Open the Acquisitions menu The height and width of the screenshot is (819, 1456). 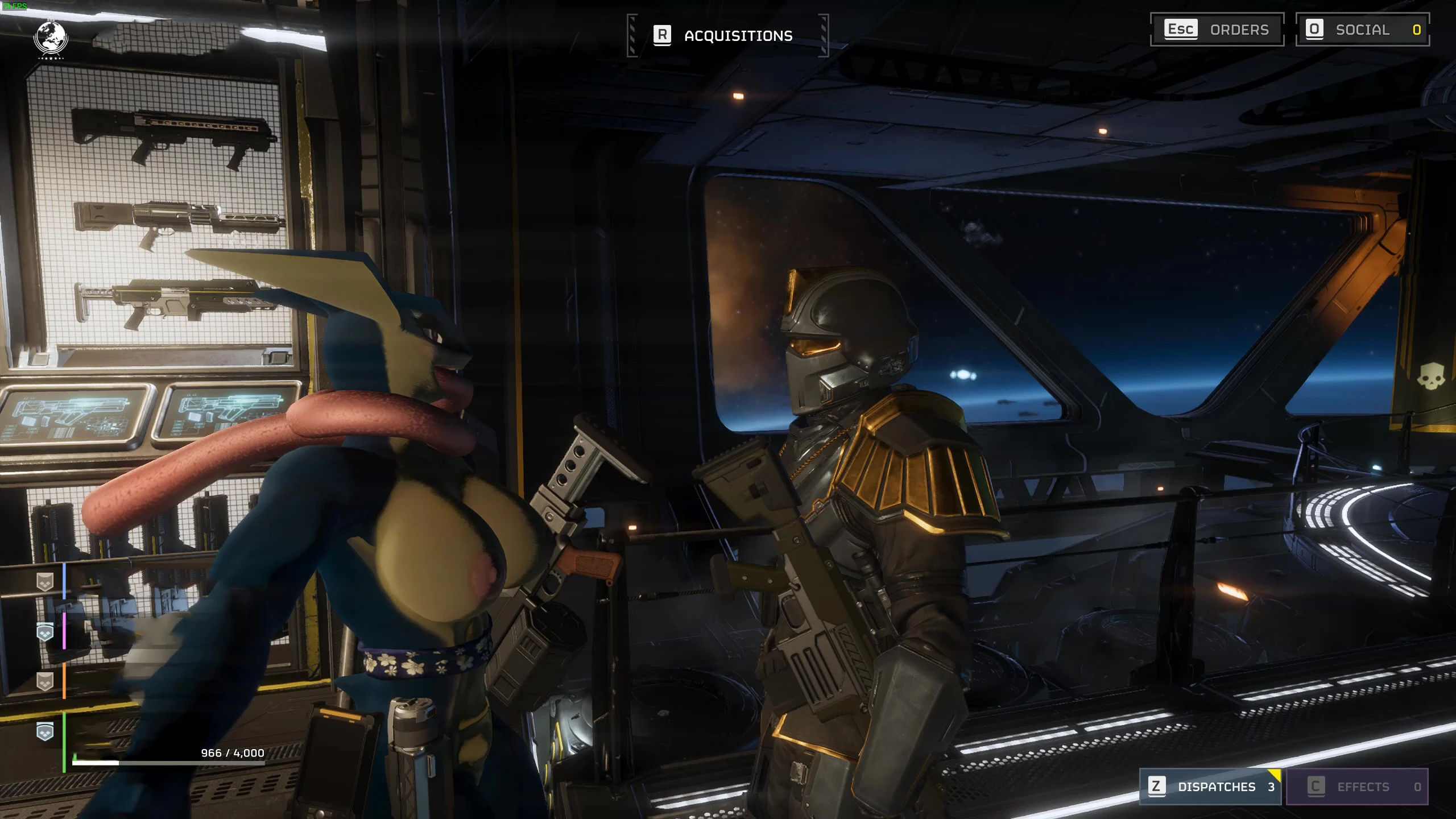tap(727, 36)
